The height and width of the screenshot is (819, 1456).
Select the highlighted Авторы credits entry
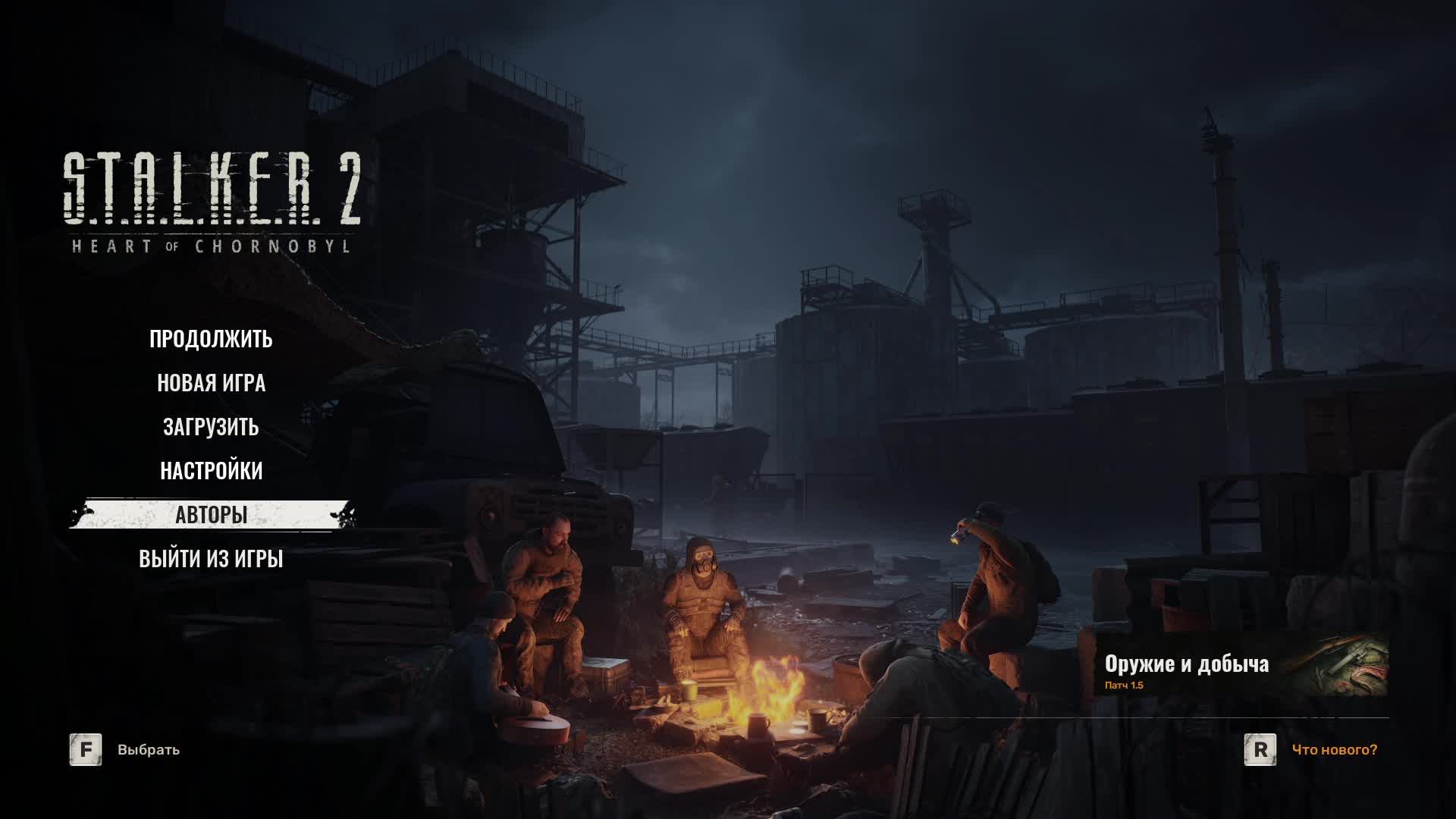point(211,515)
